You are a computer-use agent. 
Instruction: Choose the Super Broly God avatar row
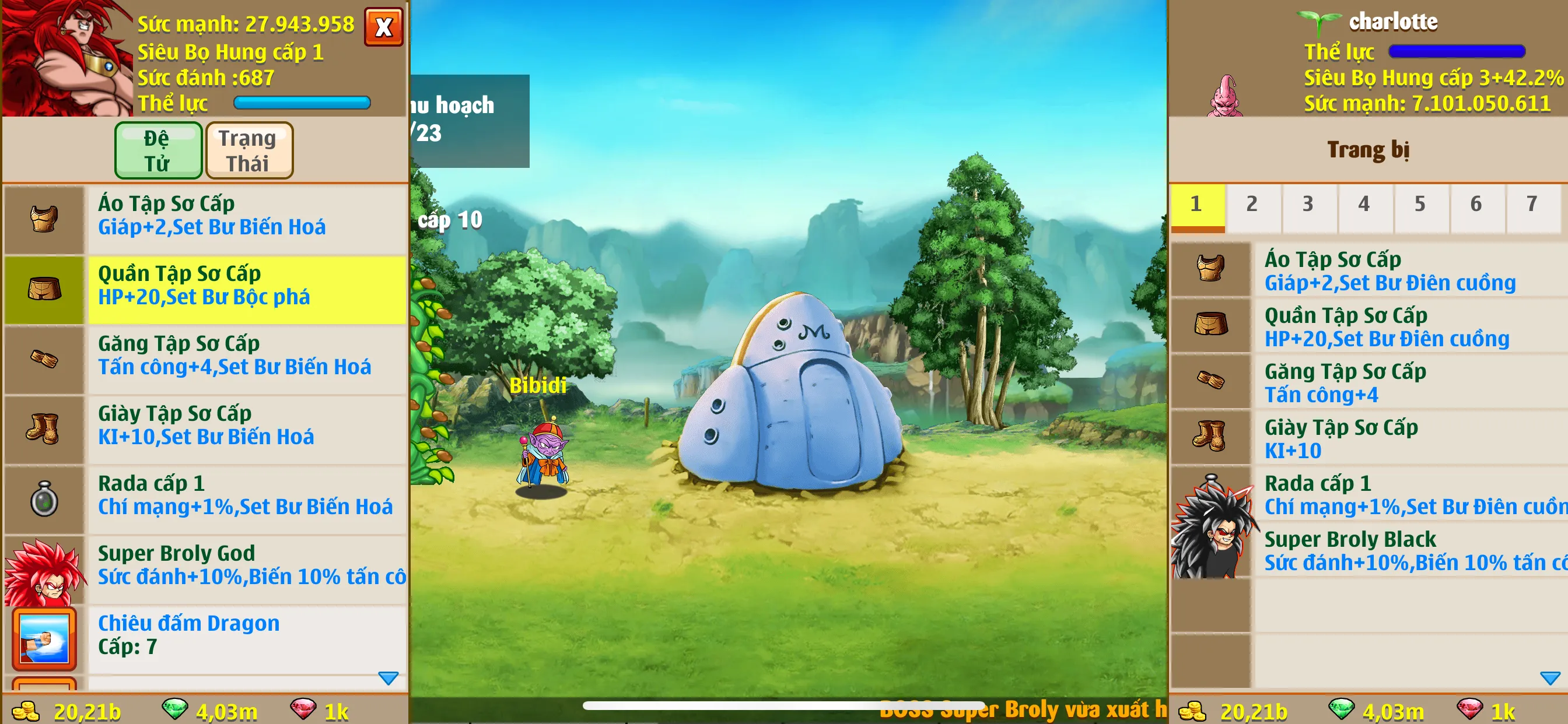pos(247,566)
